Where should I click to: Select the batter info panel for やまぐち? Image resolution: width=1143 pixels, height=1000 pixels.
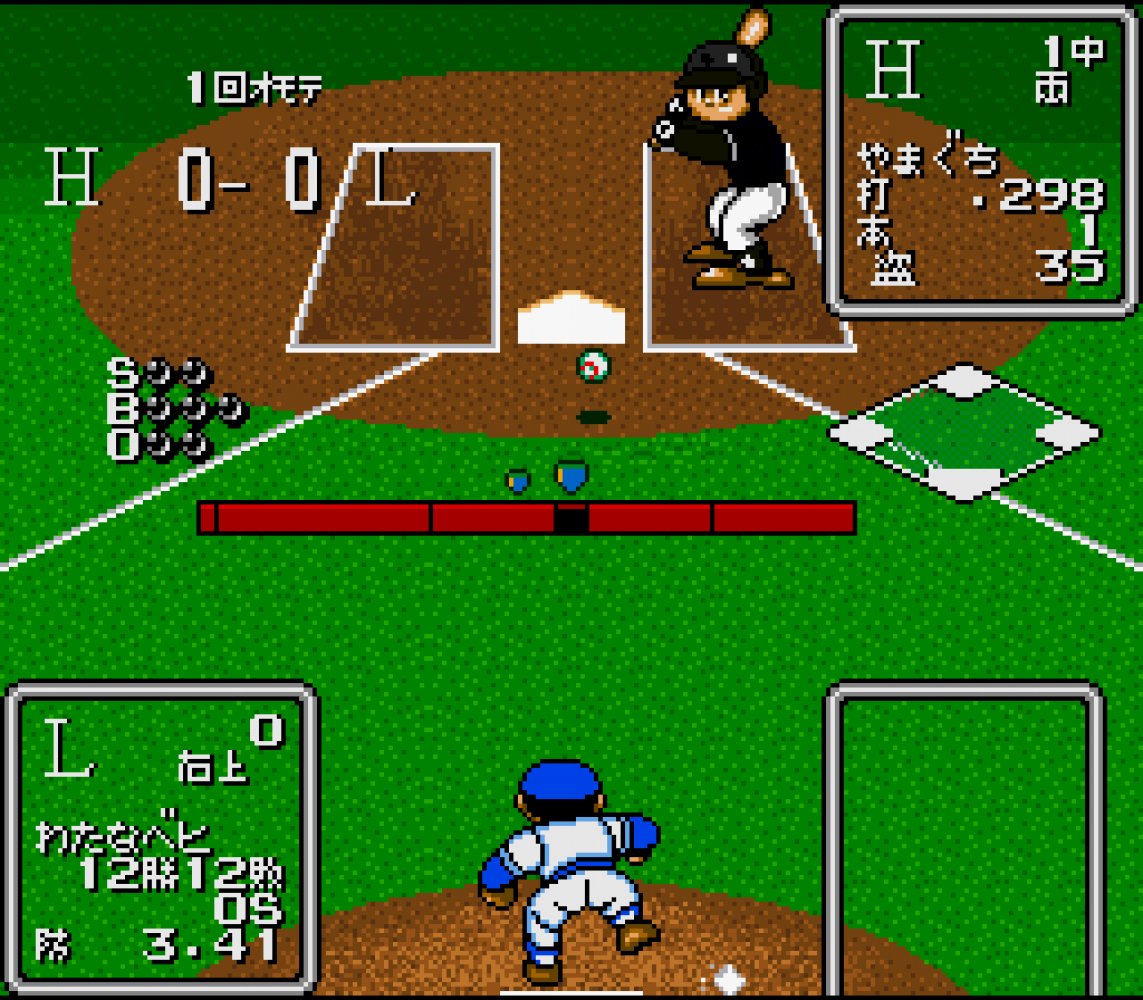[980, 160]
